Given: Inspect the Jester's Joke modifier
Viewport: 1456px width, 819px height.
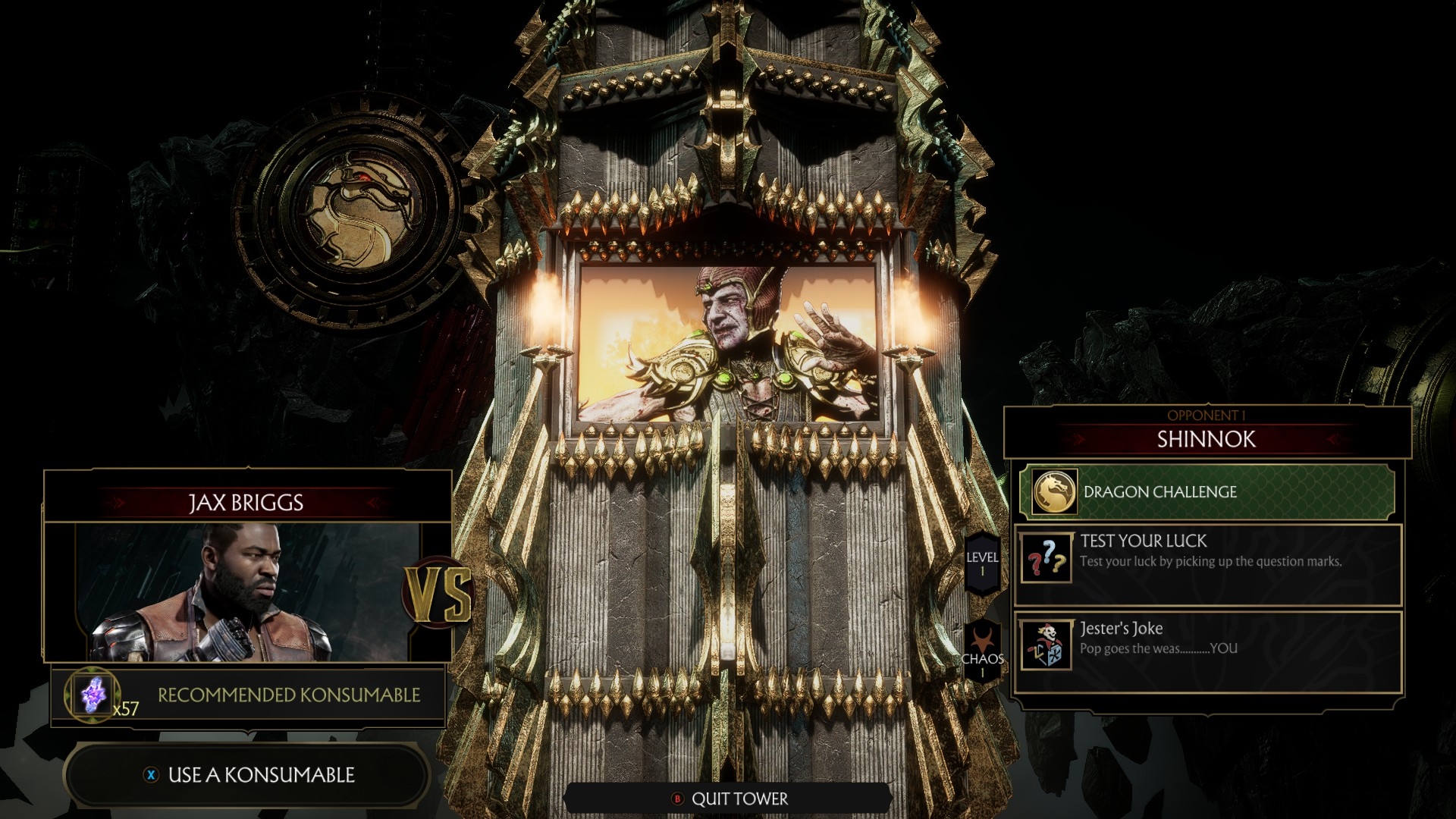Looking at the screenshot, I should [x=1207, y=651].
